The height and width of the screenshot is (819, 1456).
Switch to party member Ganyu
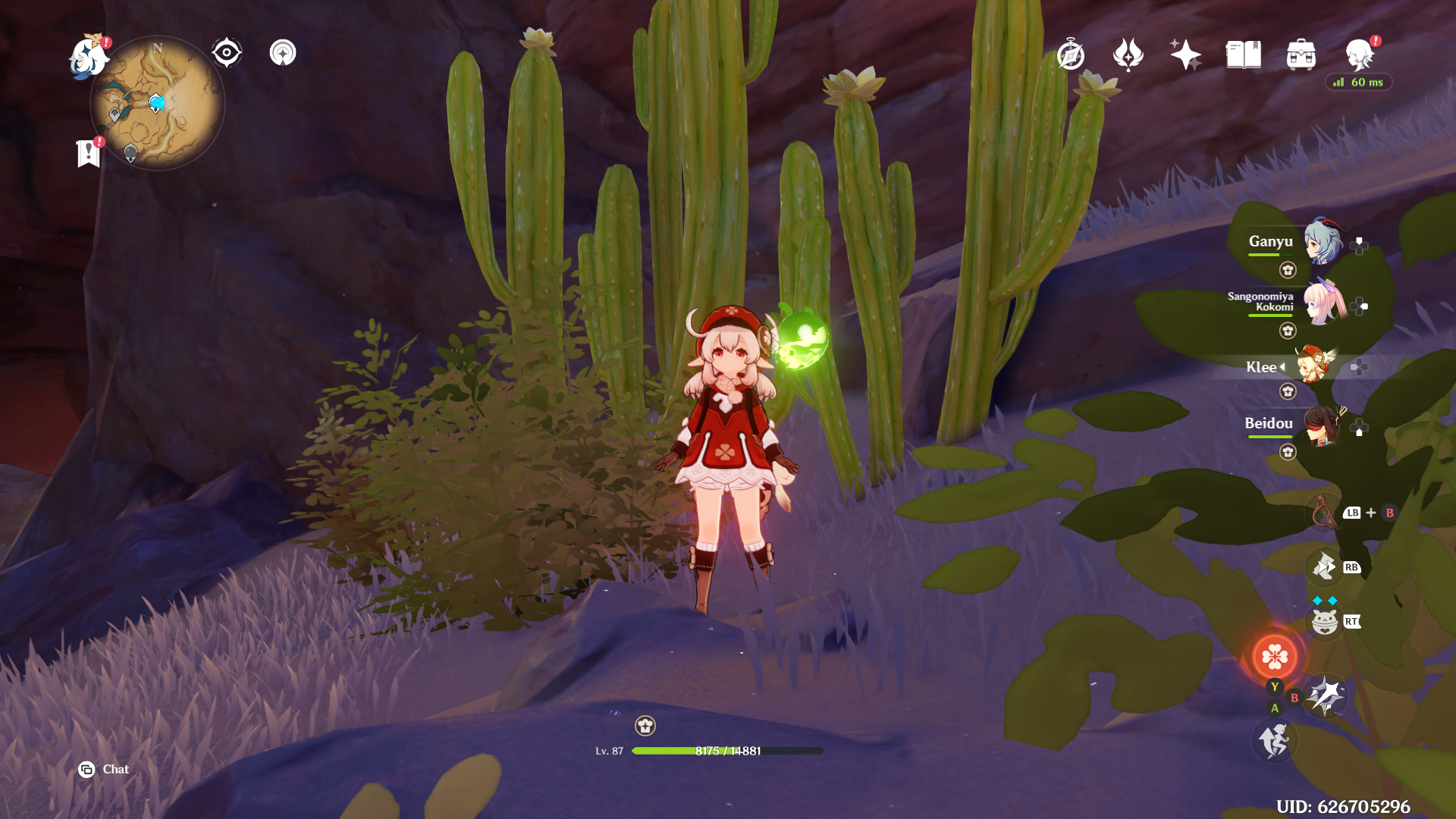pyautogui.click(x=1323, y=242)
